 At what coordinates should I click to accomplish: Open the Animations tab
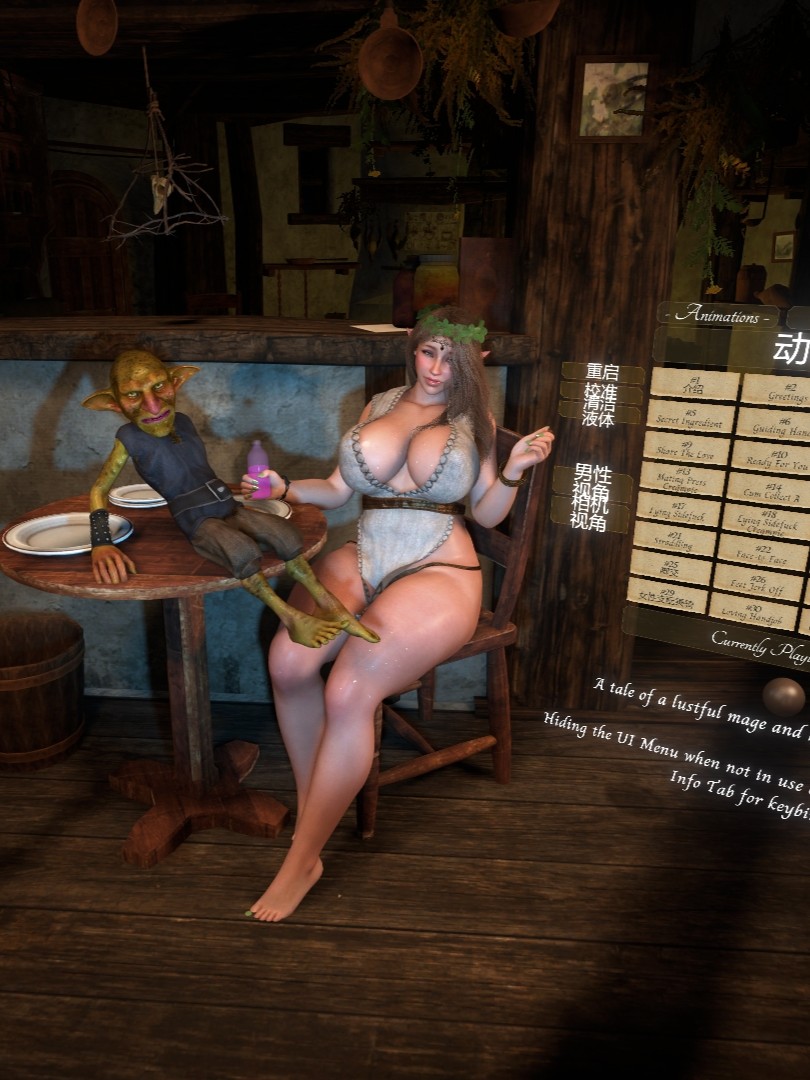716,315
